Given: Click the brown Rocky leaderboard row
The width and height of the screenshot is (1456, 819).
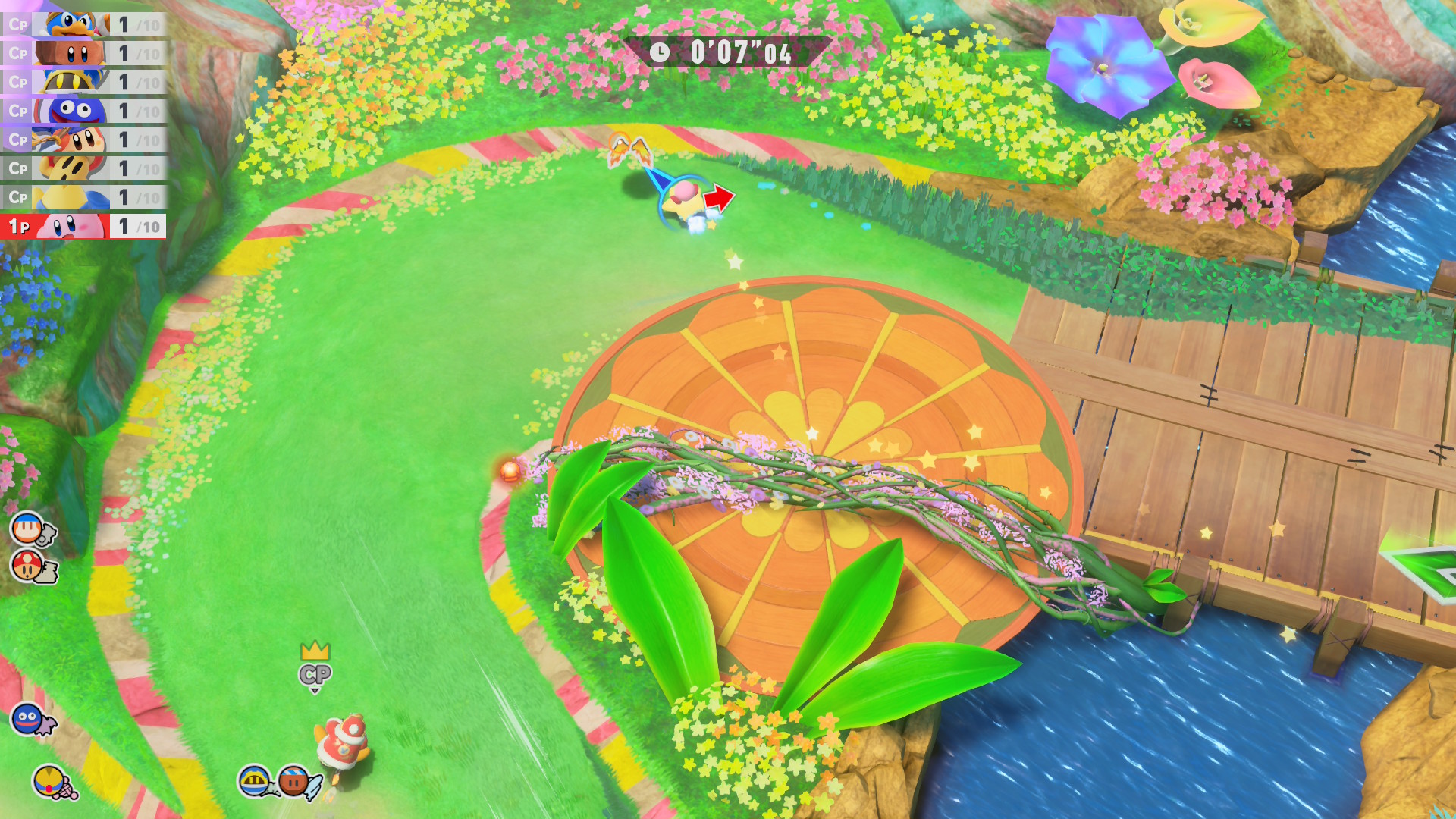Looking at the screenshot, I should (83, 53).
